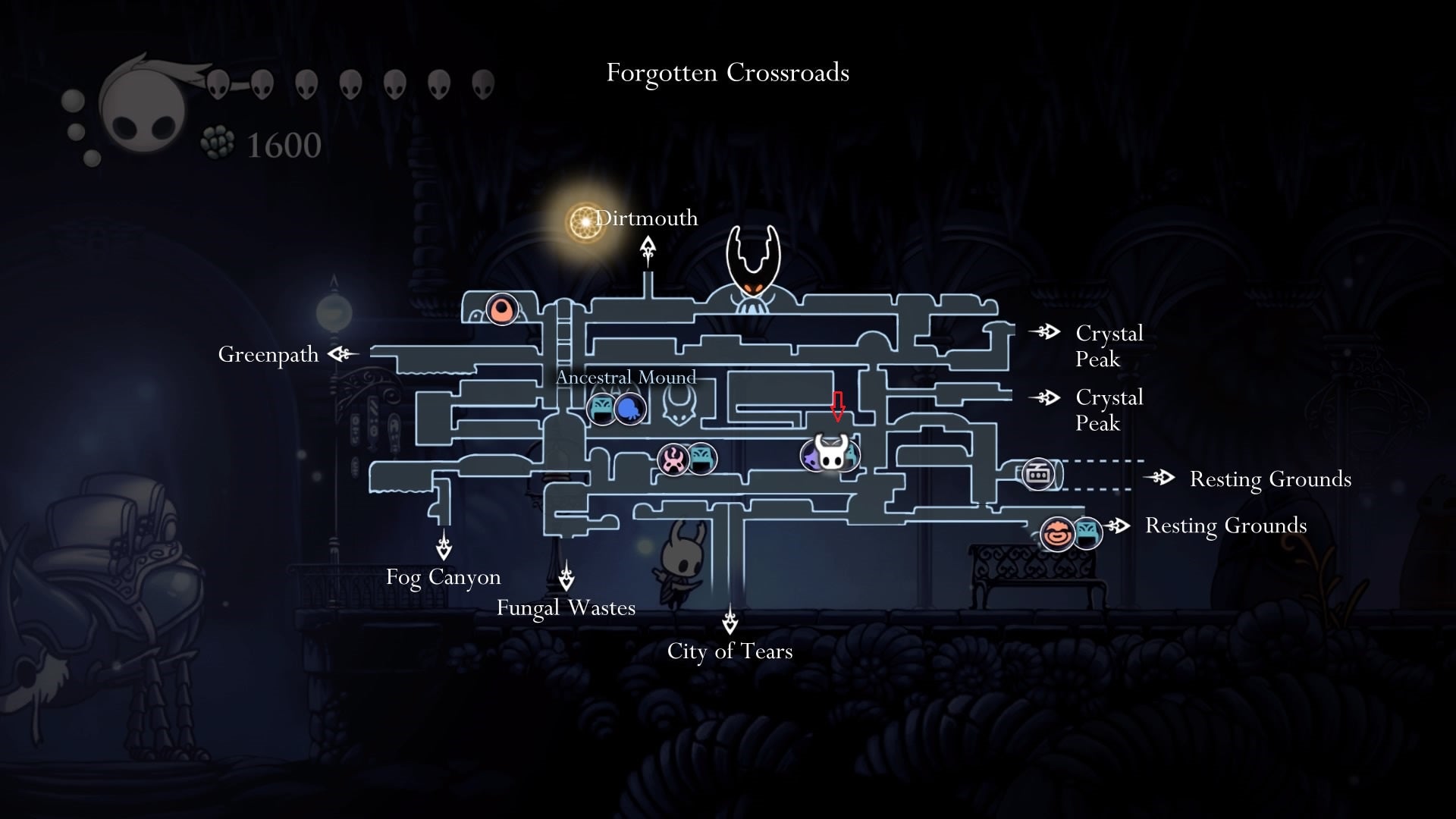Click the pink mask-shaped map pin

[x=673, y=460]
